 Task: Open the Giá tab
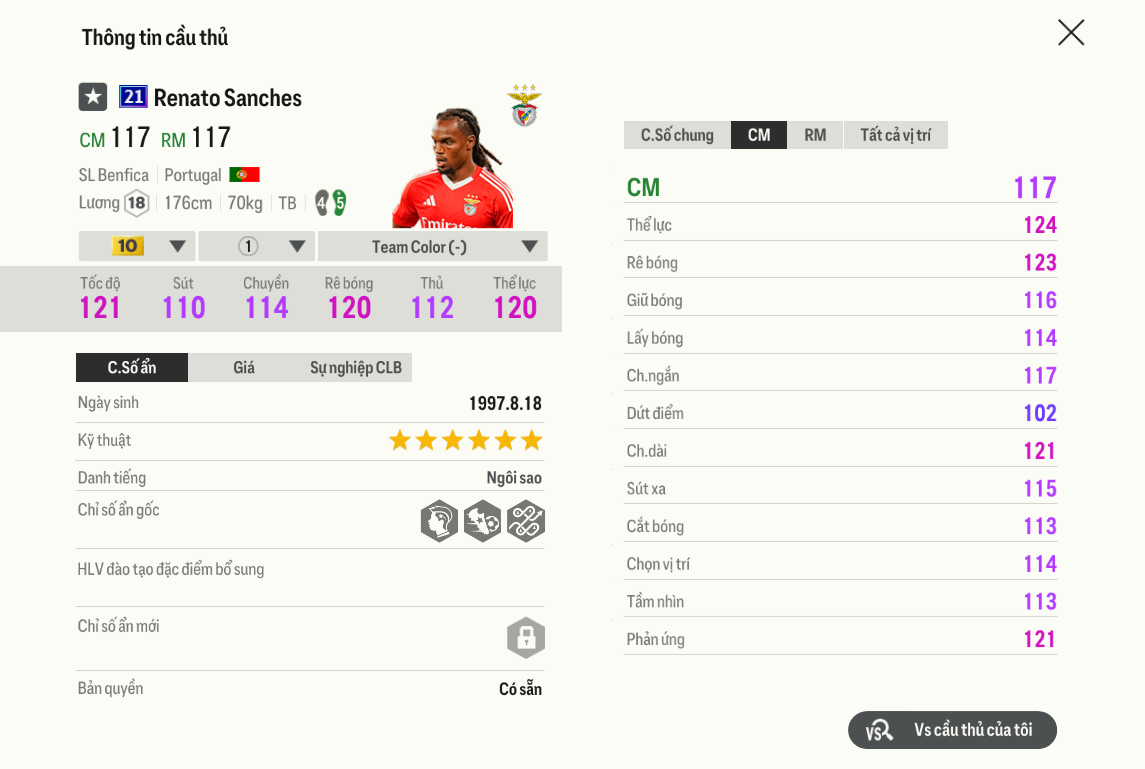coord(244,368)
